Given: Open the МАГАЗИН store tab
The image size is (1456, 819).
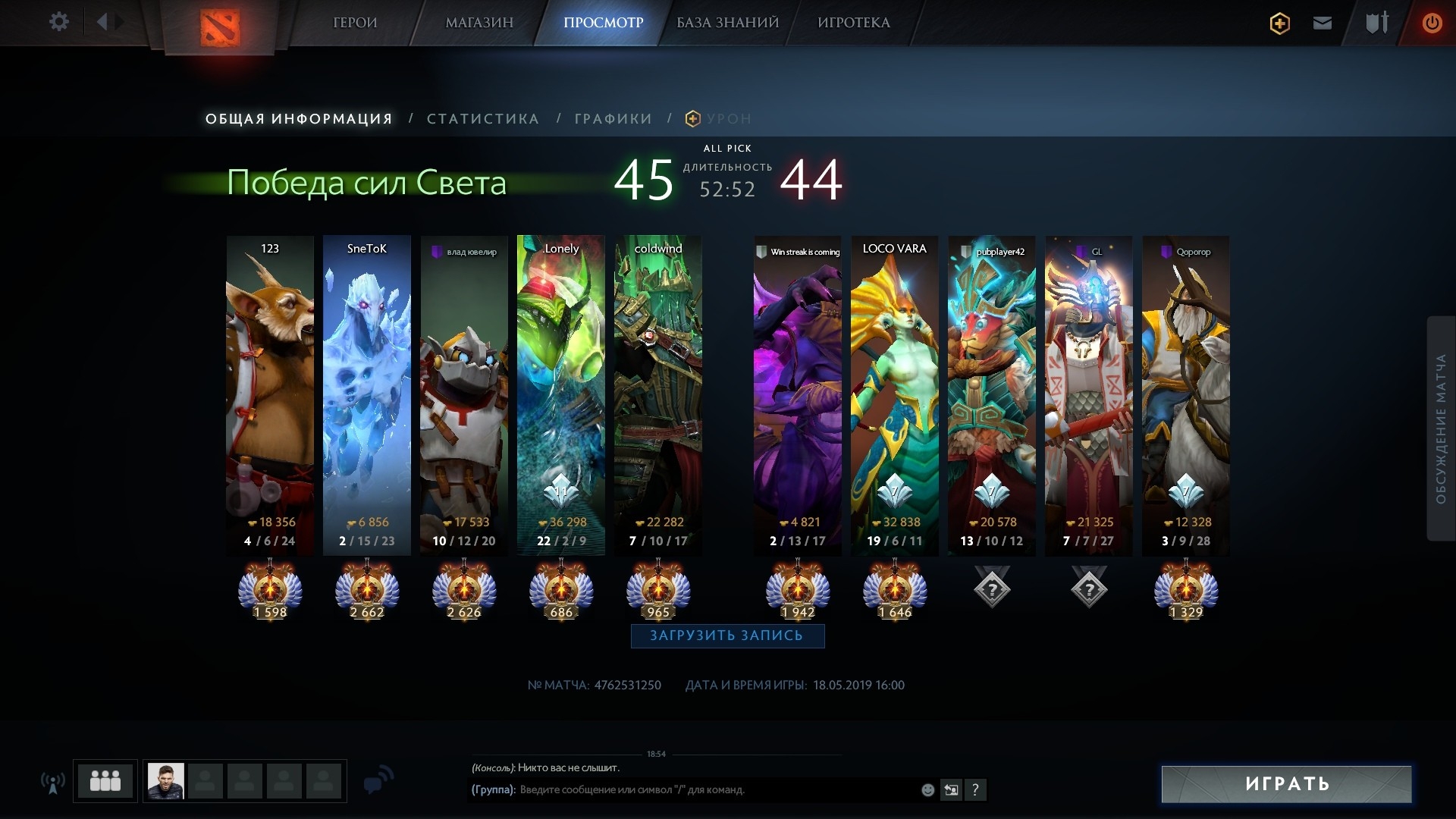Looking at the screenshot, I should tap(479, 23).
